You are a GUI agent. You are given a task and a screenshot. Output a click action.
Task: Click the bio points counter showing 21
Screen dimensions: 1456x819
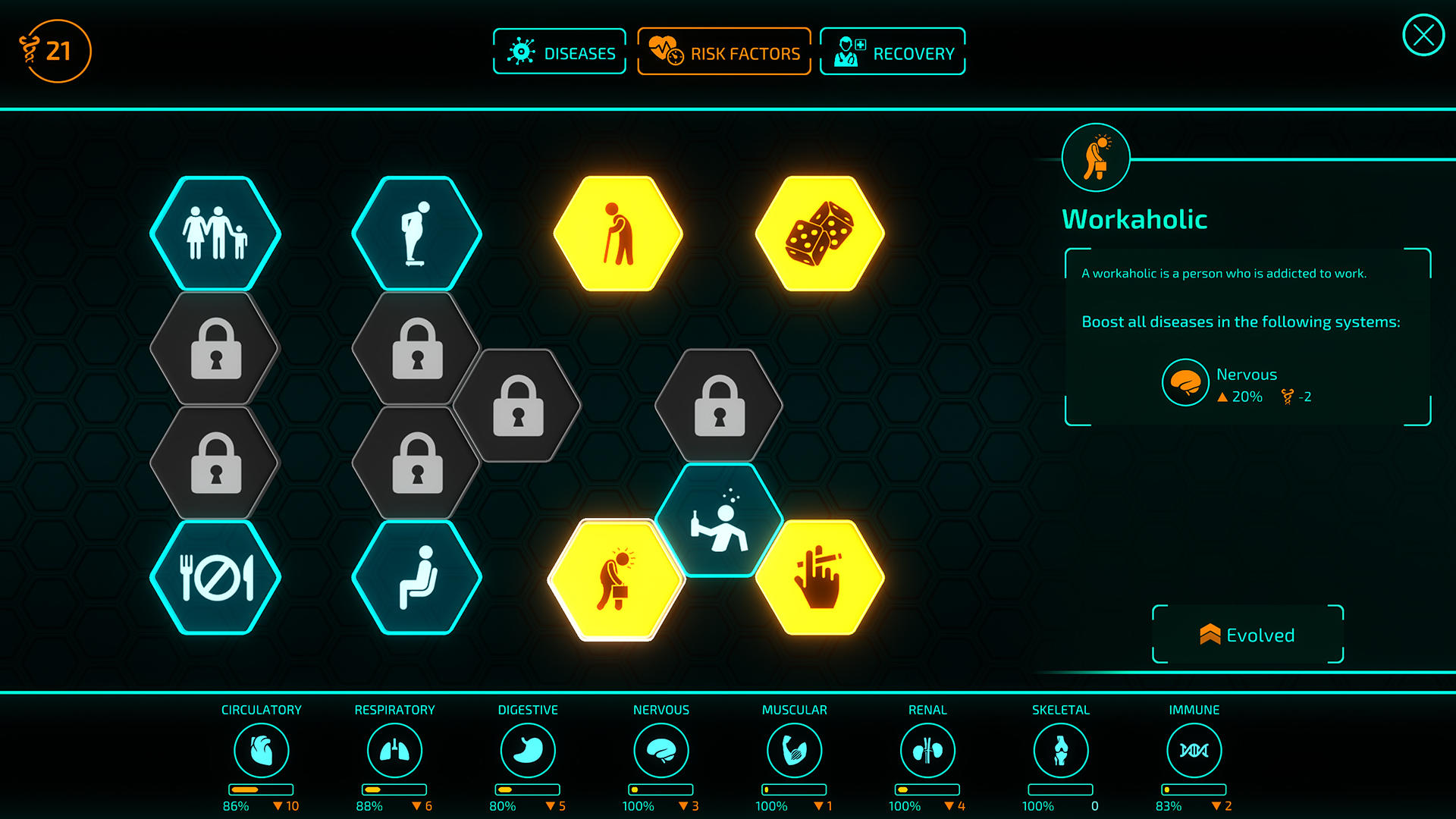(53, 50)
